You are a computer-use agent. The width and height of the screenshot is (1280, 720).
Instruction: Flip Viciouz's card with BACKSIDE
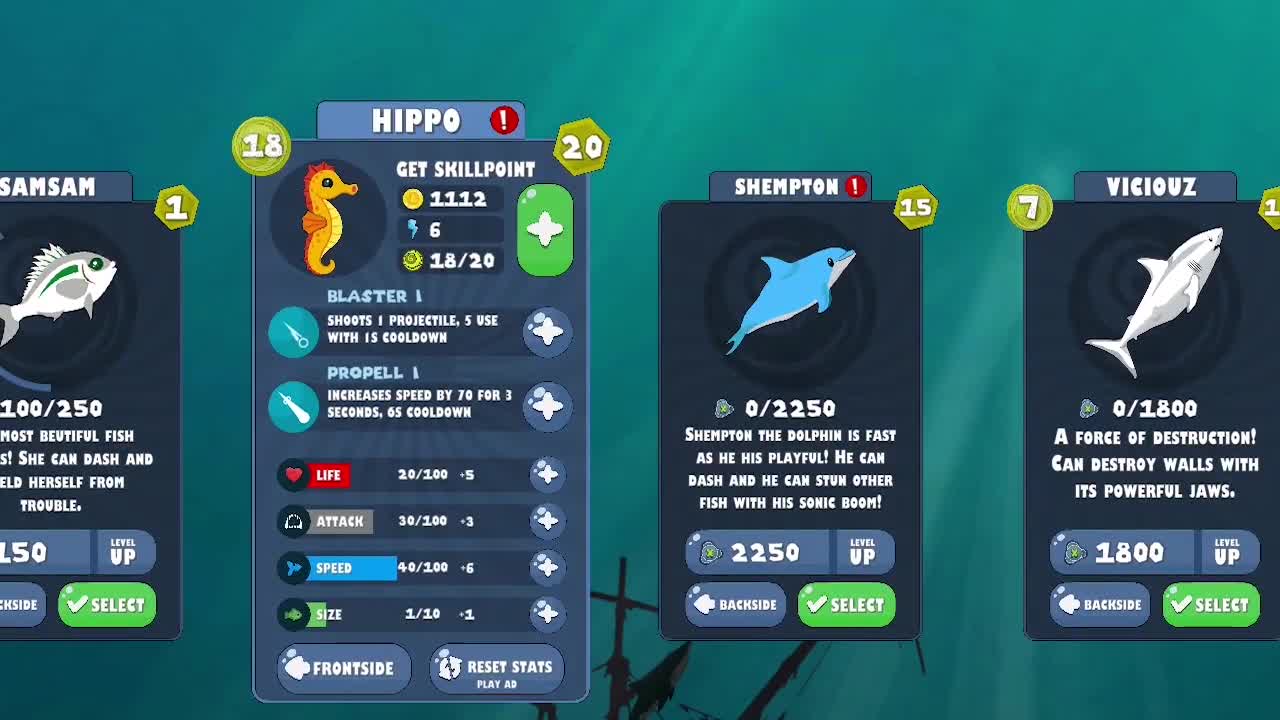tap(1099, 604)
